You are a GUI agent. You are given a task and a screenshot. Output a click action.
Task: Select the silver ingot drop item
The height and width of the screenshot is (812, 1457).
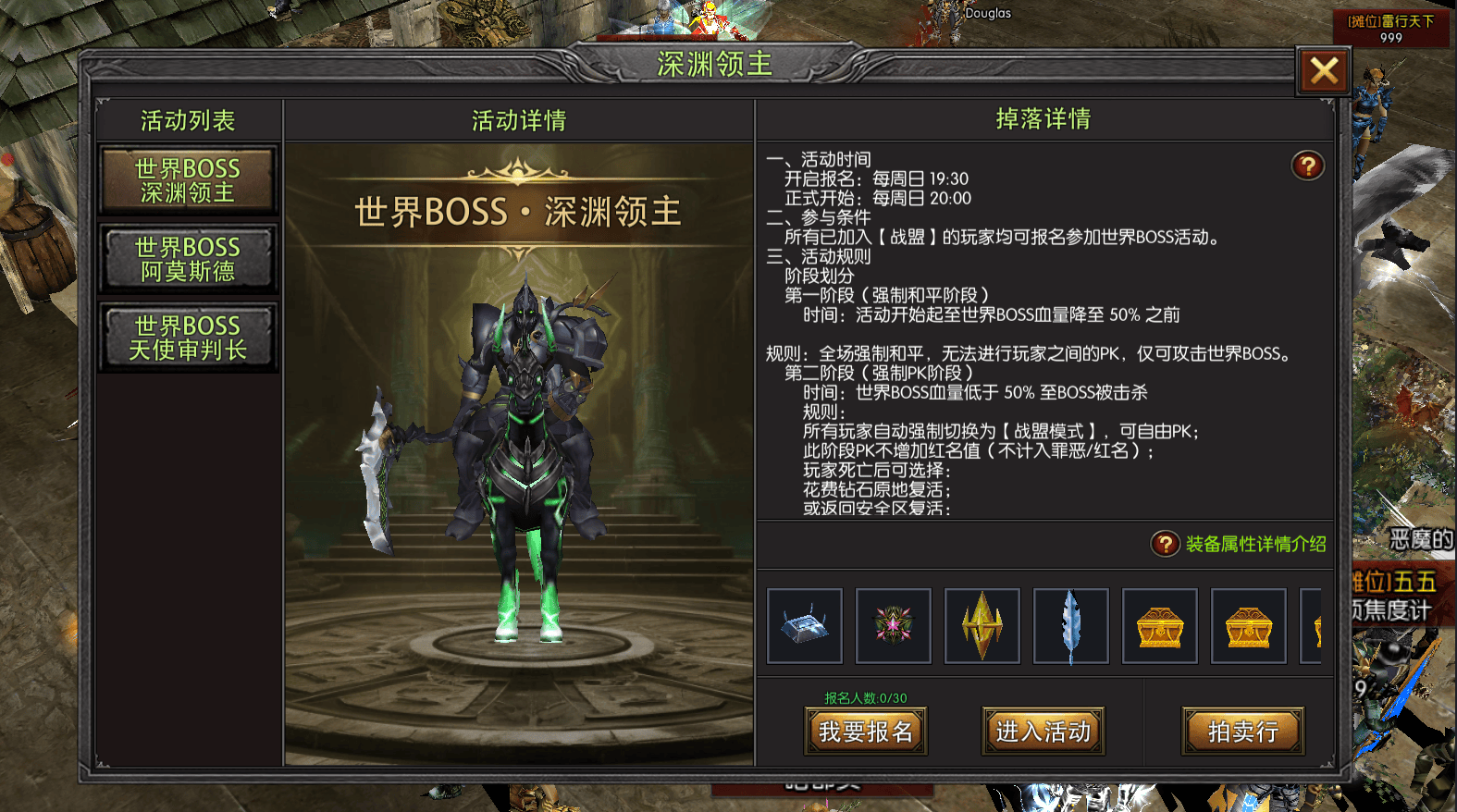tap(805, 626)
